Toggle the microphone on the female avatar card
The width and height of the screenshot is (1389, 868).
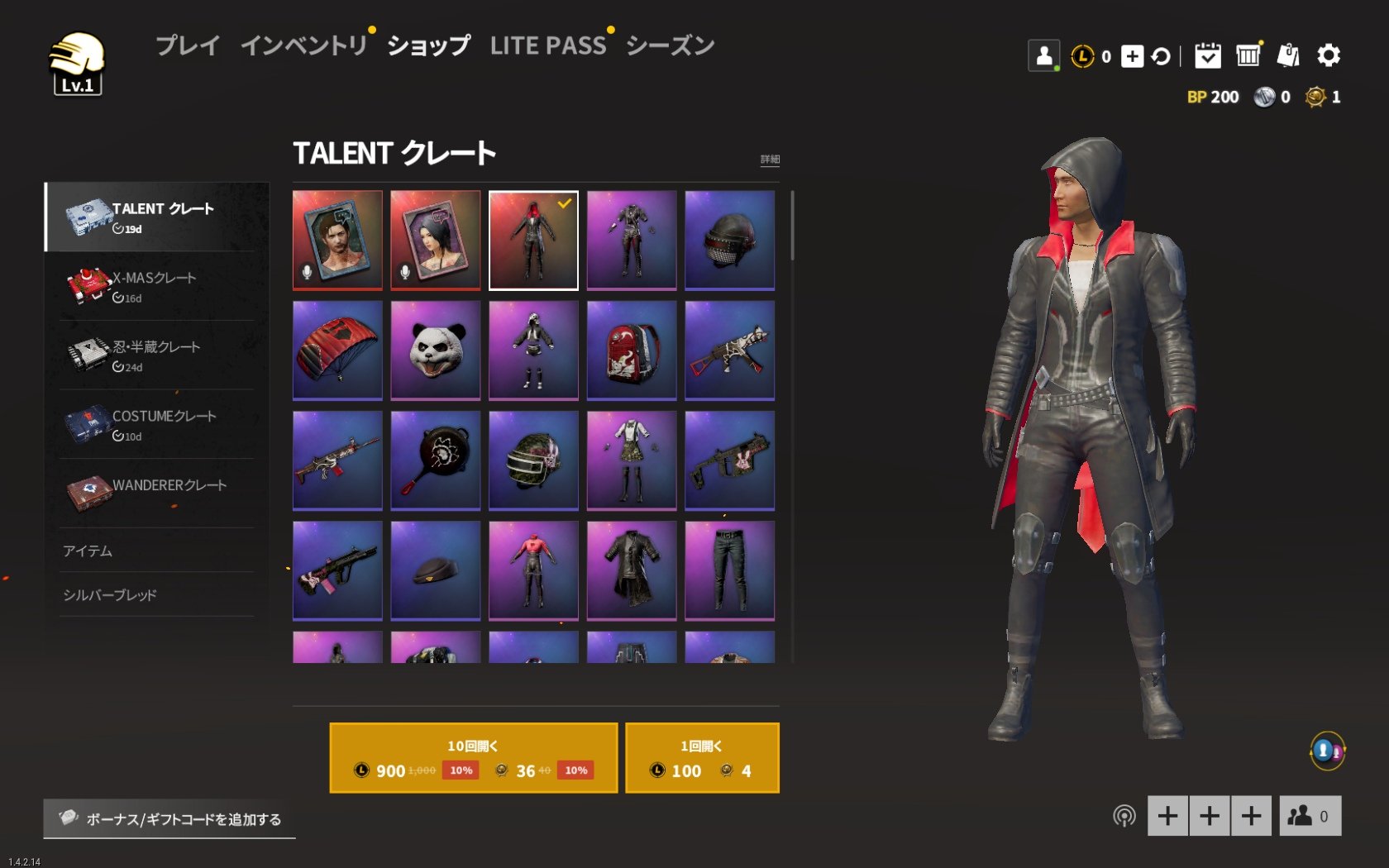coord(404,273)
